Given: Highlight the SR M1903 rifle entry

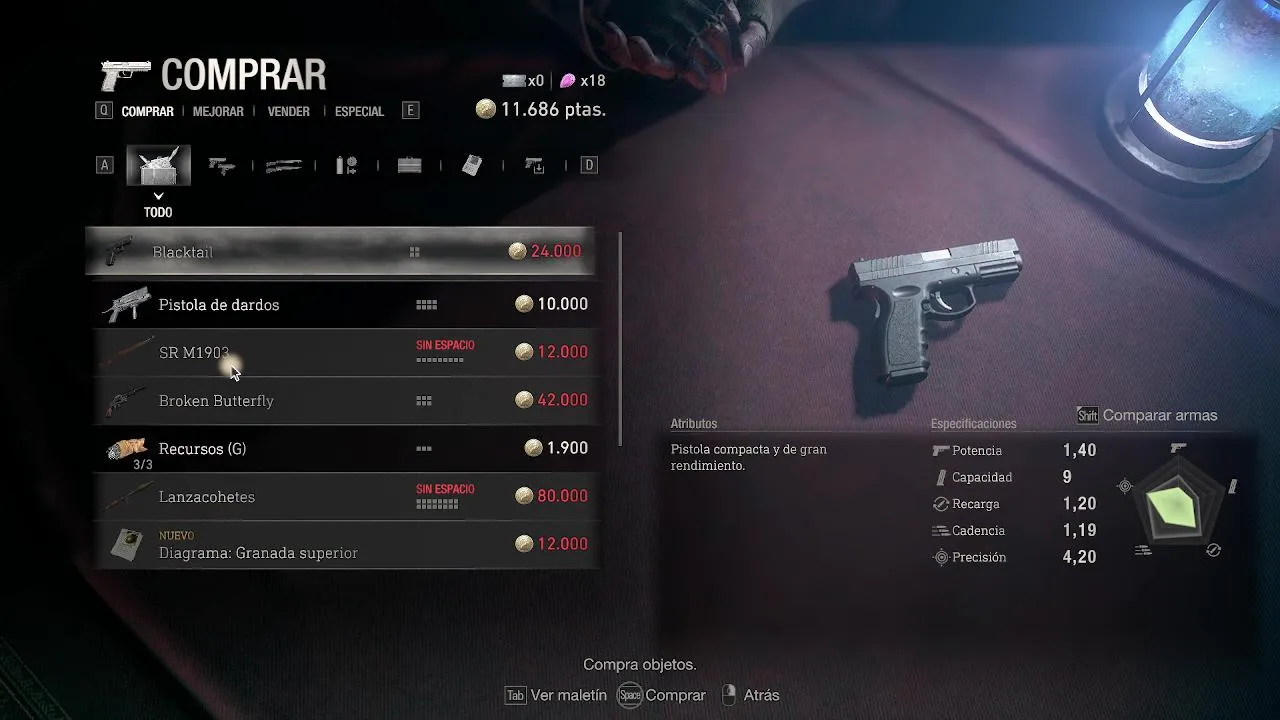Looking at the screenshot, I should [x=340, y=352].
